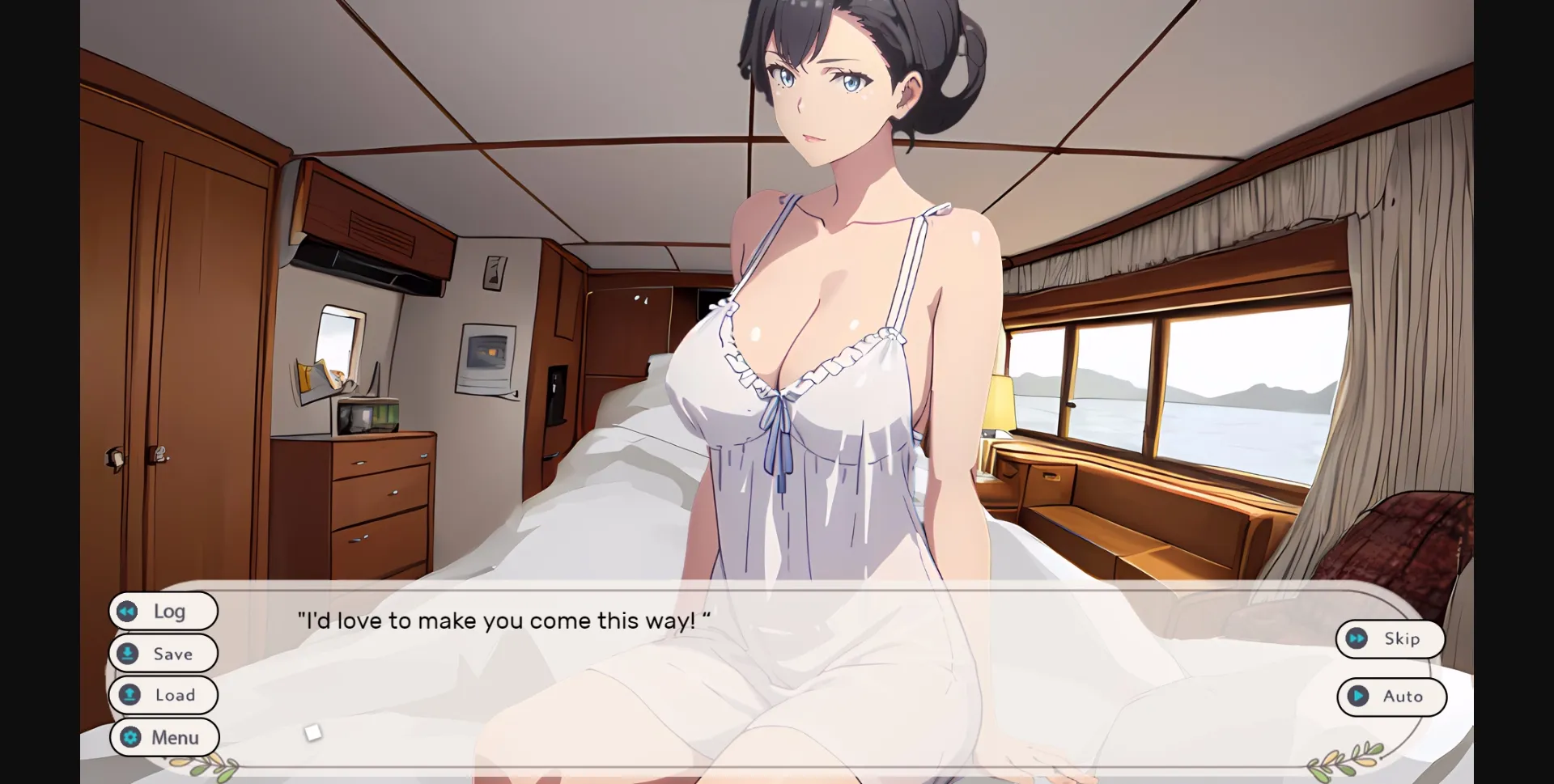Click the dialogue text to advance the story
The width and height of the screenshot is (1554, 784).
pyautogui.click(x=502, y=621)
